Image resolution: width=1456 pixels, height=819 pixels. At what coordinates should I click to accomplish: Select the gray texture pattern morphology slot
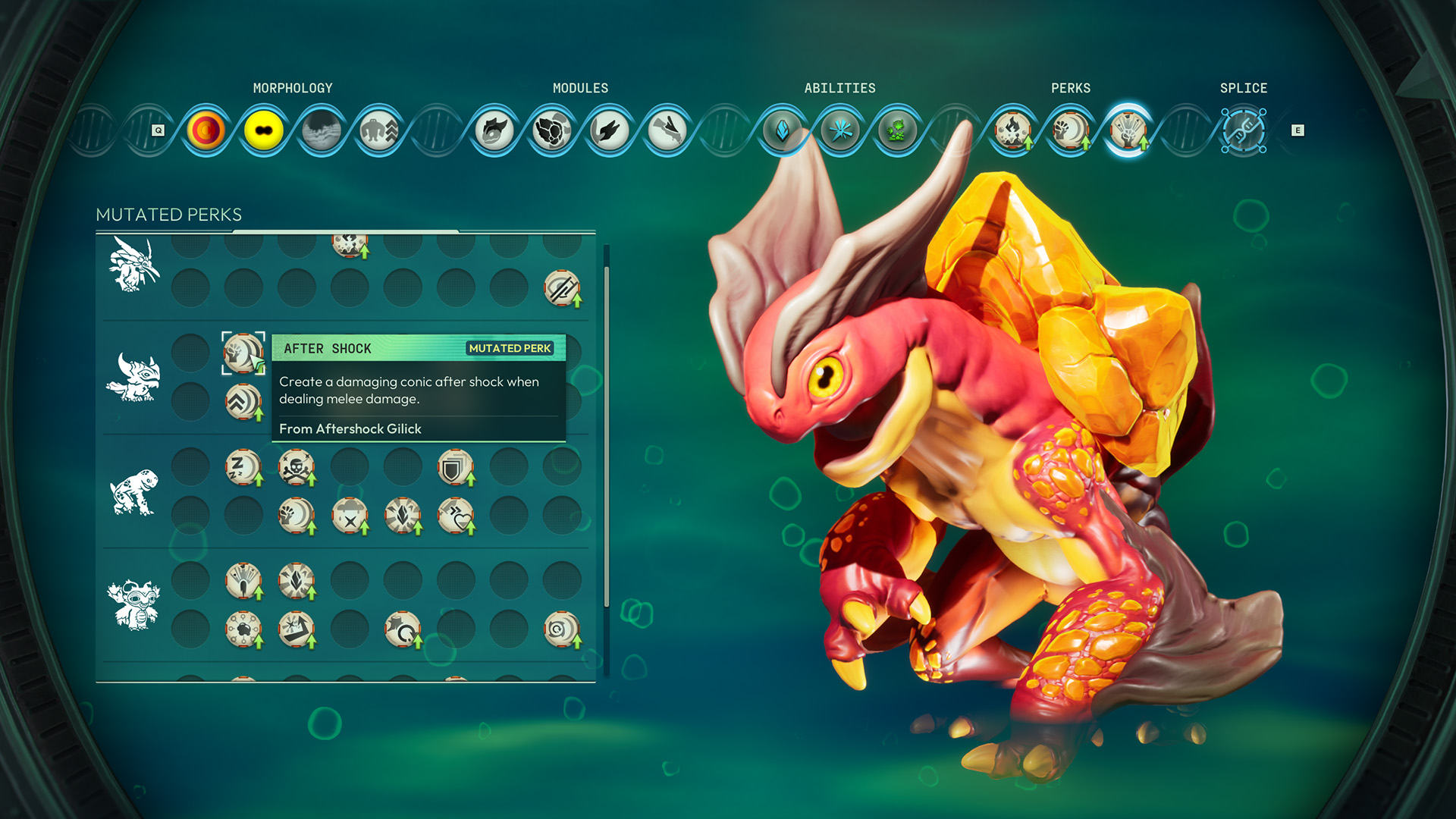(321, 130)
